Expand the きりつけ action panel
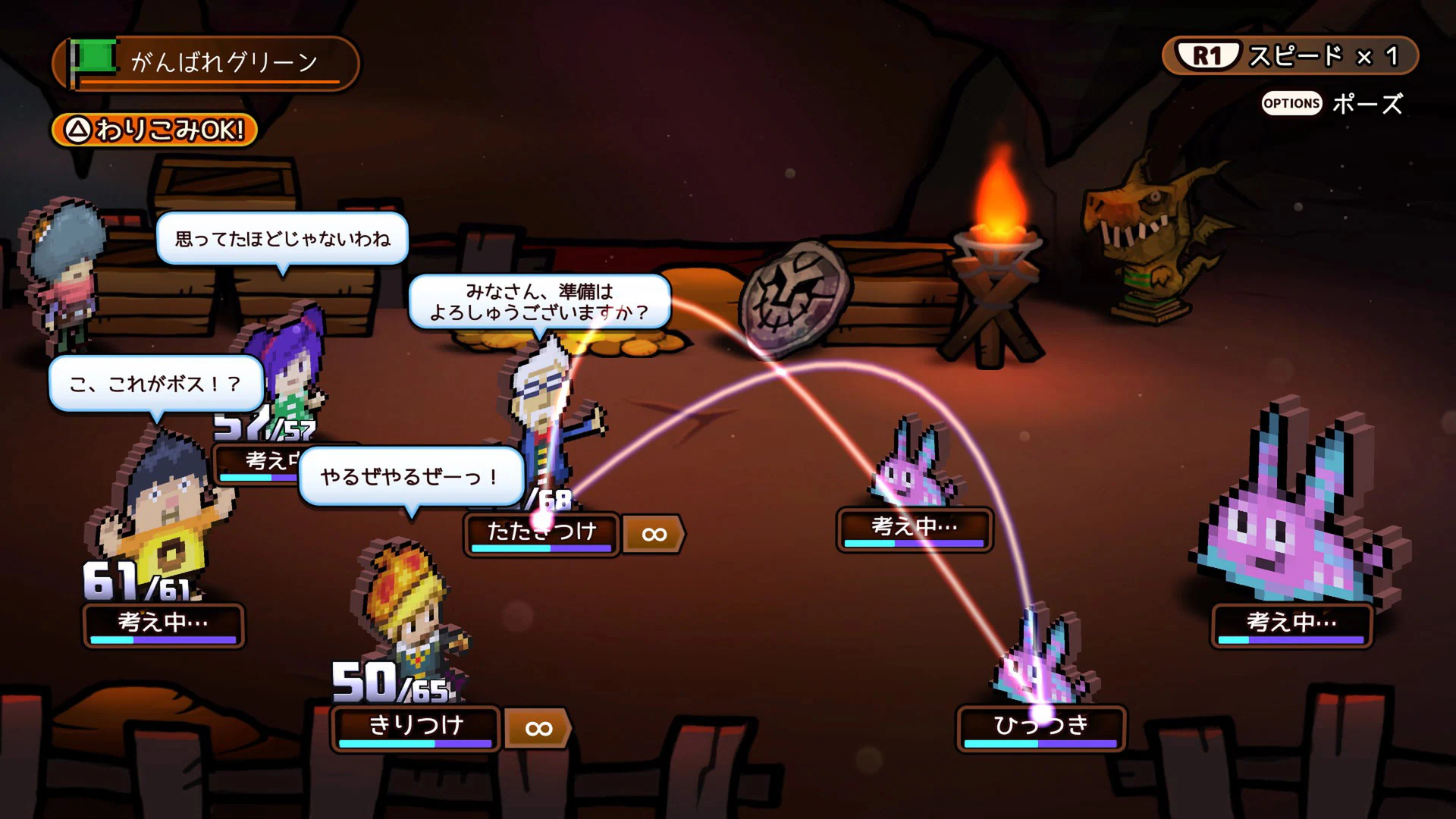Viewport: 1456px width, 819px height. tap(413, 727)
